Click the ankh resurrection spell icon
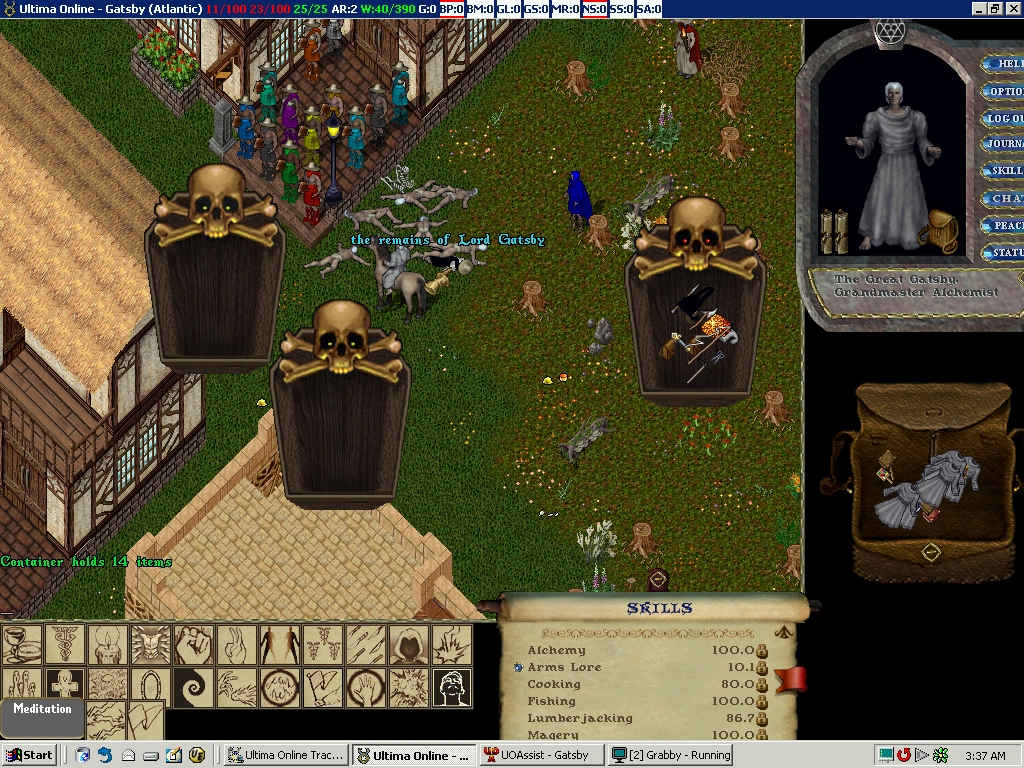Viewport: 1024px width, 768px height. pos(64,688)
